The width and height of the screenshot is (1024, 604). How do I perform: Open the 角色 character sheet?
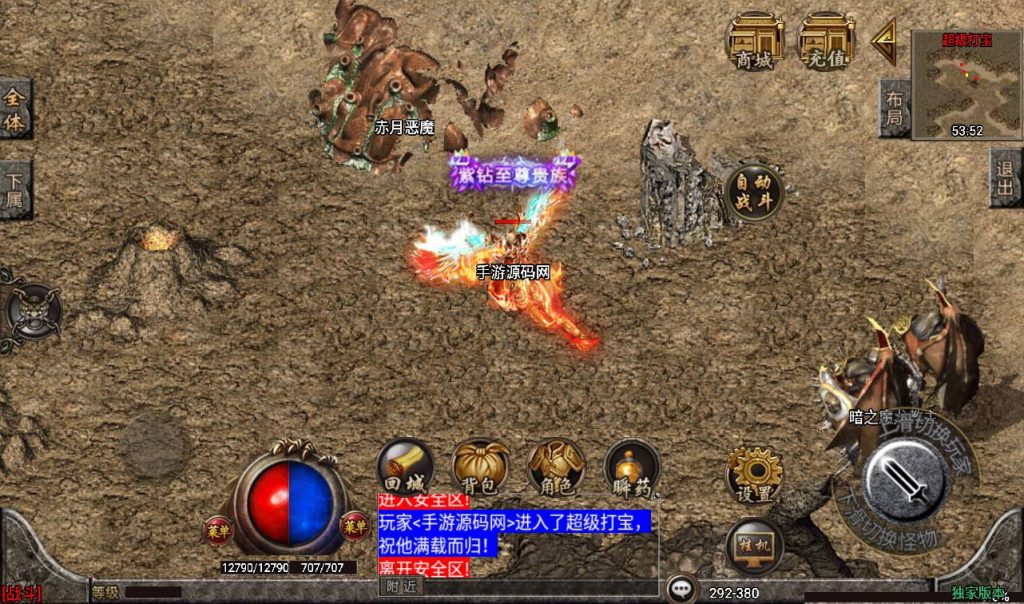click(x=557, y=468)
